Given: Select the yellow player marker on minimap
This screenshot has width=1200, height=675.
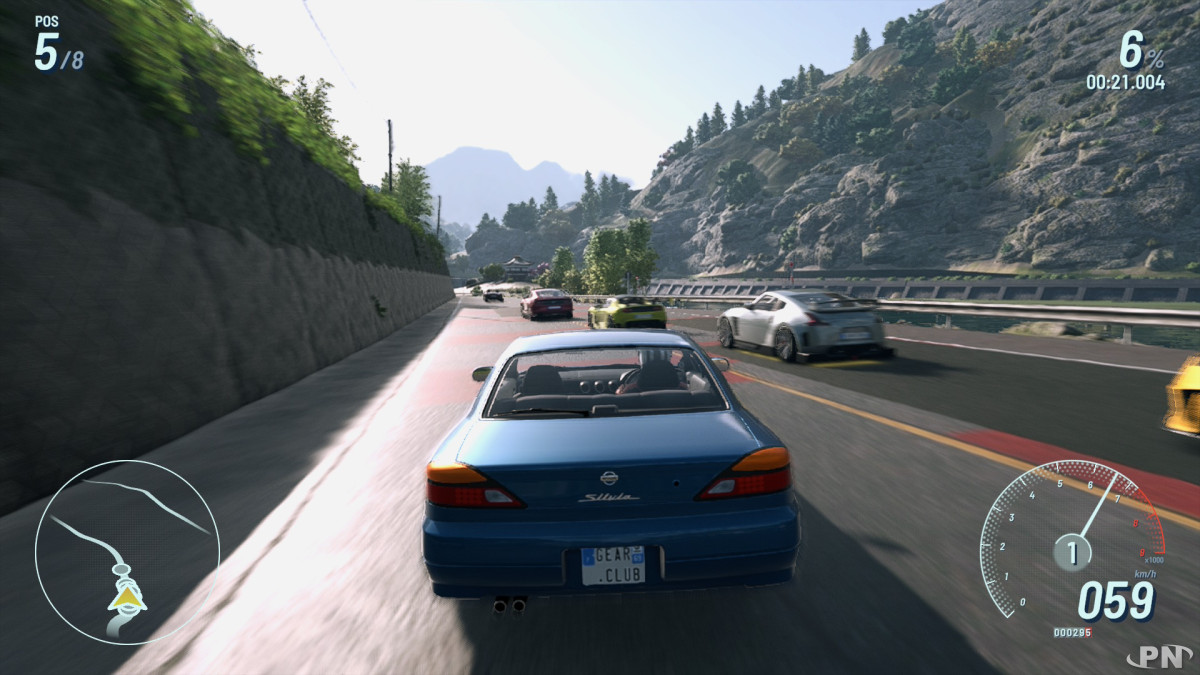Looking at the screenshot, I should pos(127,597).
